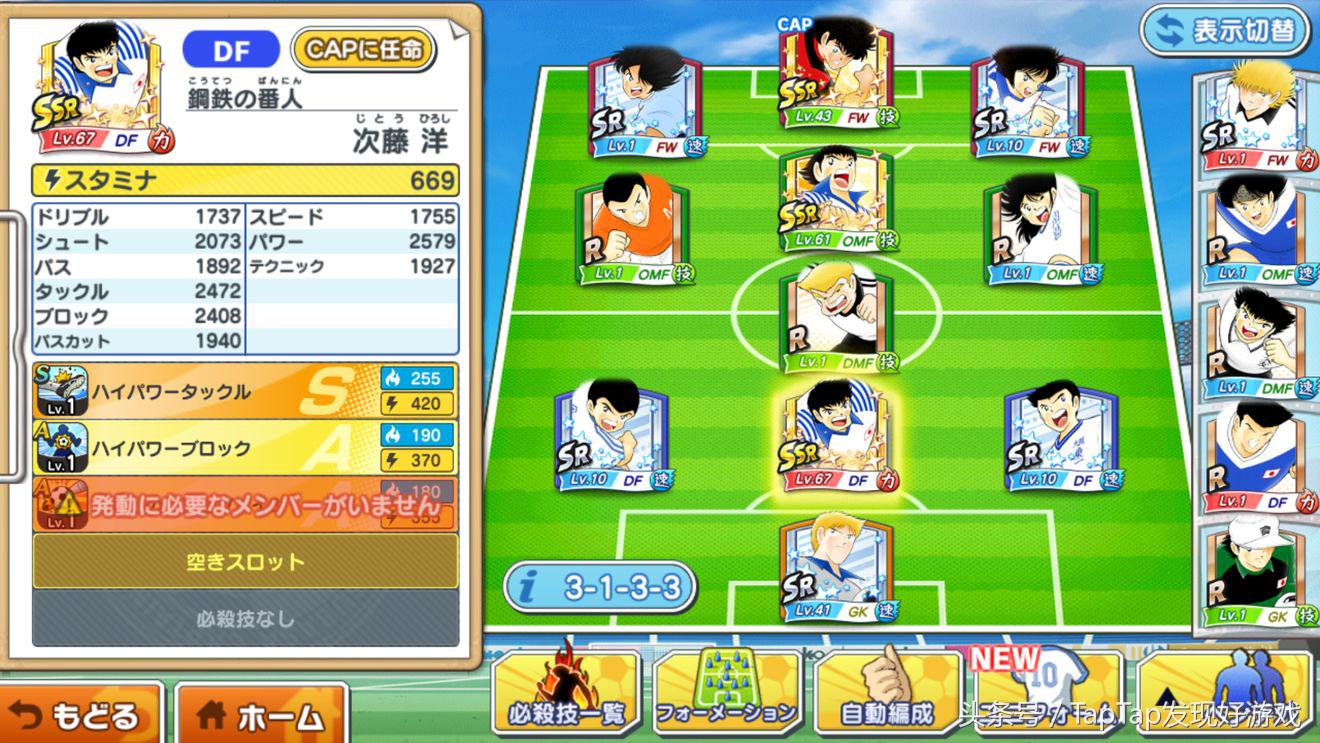The height and width of the screenshot is (743, 1320).
Task: Appoint player as captain with CAPに任命
Action: point(363,49)
